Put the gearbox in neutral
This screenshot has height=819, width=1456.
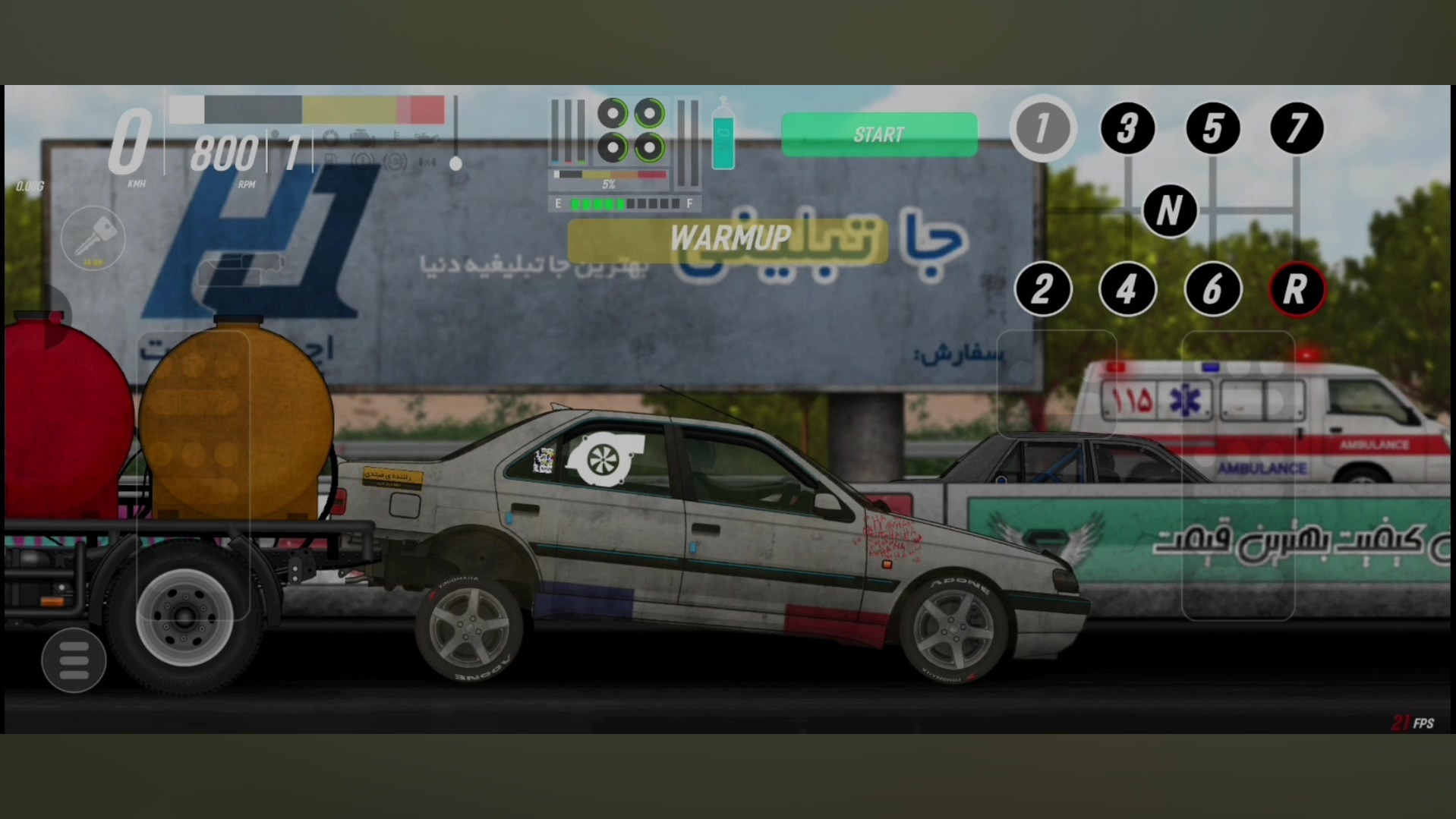coord(1170,210)
